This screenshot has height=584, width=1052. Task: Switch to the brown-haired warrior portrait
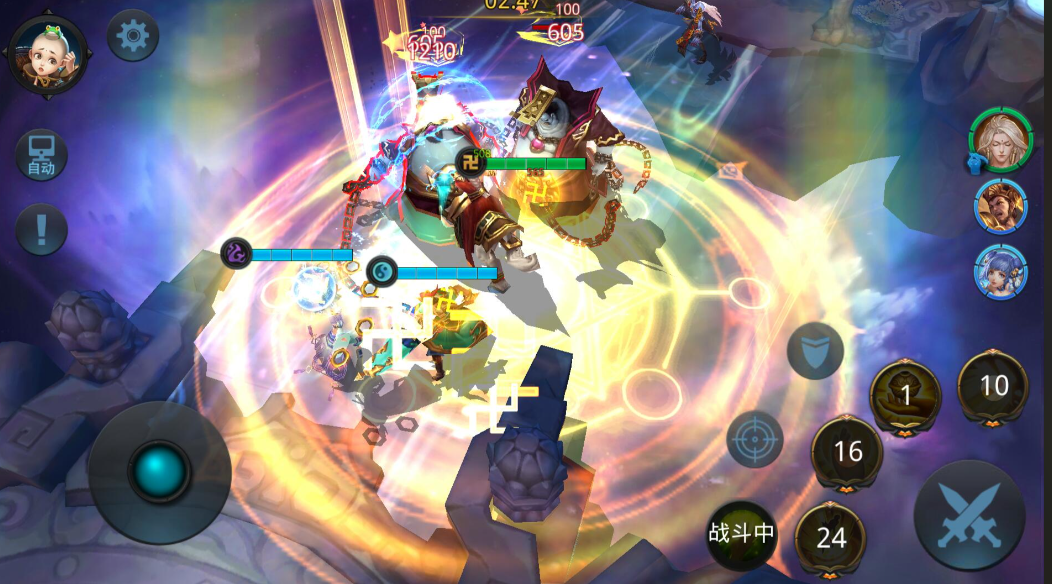point(1001,207)
